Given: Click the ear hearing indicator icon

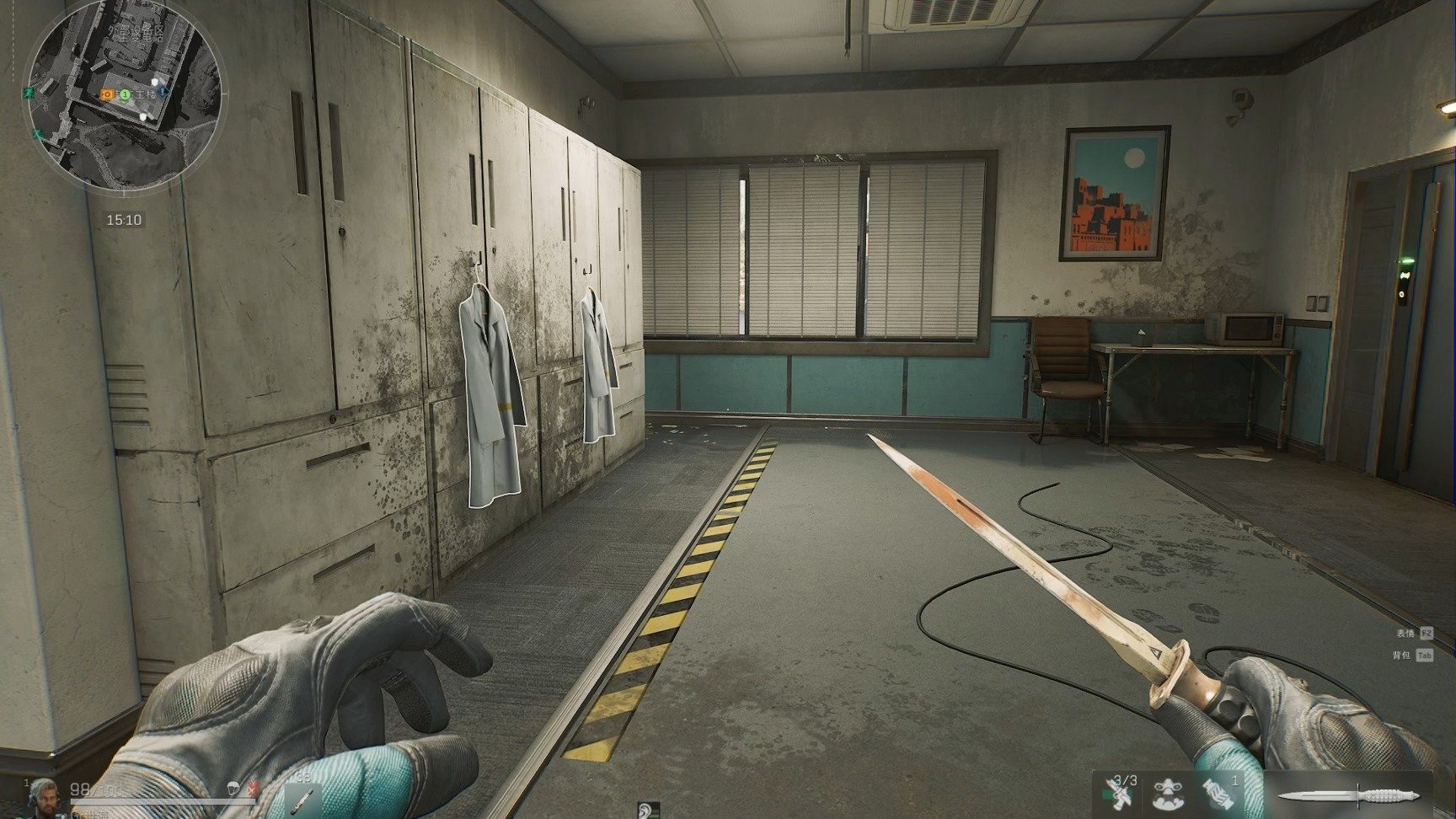Looking at the screenshot, I should click(x=646, y=810).
